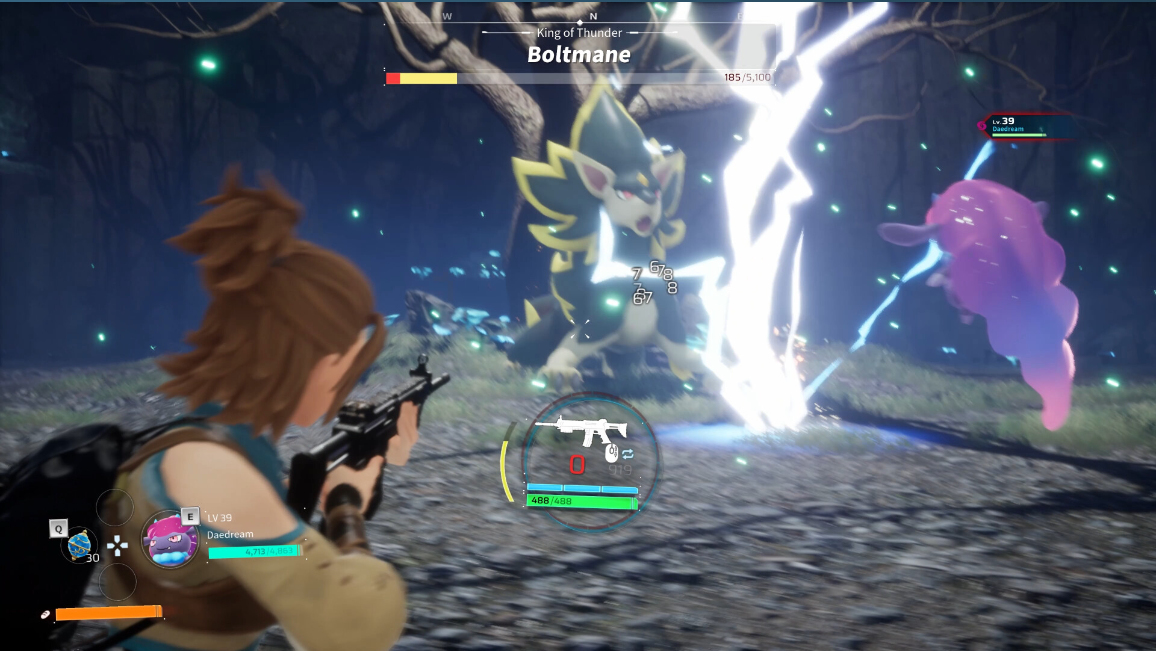Viewport: 1156px width, 651px height.
Task: Click the Lv 39 Daedream nameplate tag
Action: coord(1020,126)
